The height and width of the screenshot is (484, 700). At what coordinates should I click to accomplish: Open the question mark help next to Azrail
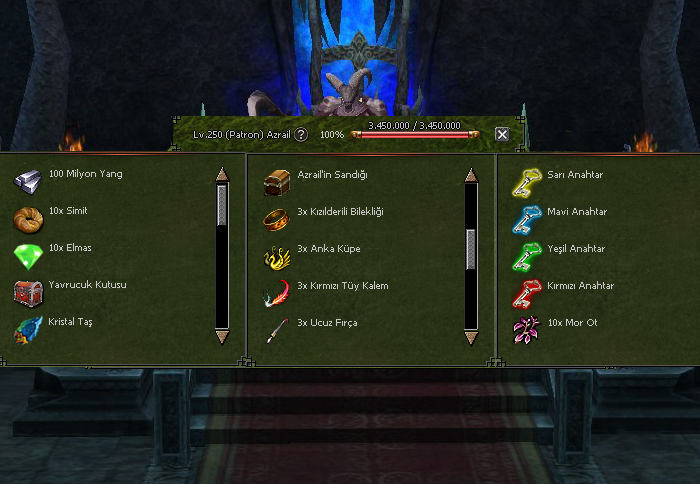point(300,134)
